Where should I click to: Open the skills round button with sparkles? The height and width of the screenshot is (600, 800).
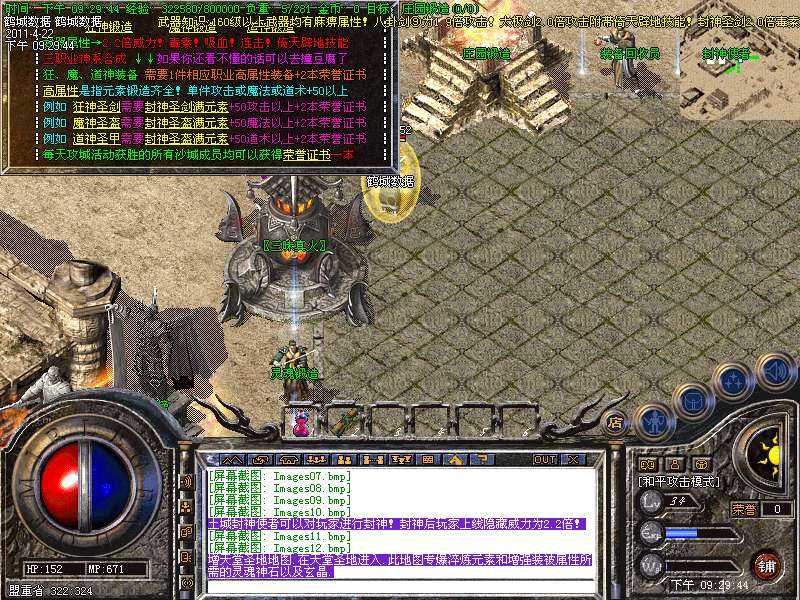pos(734,380)
